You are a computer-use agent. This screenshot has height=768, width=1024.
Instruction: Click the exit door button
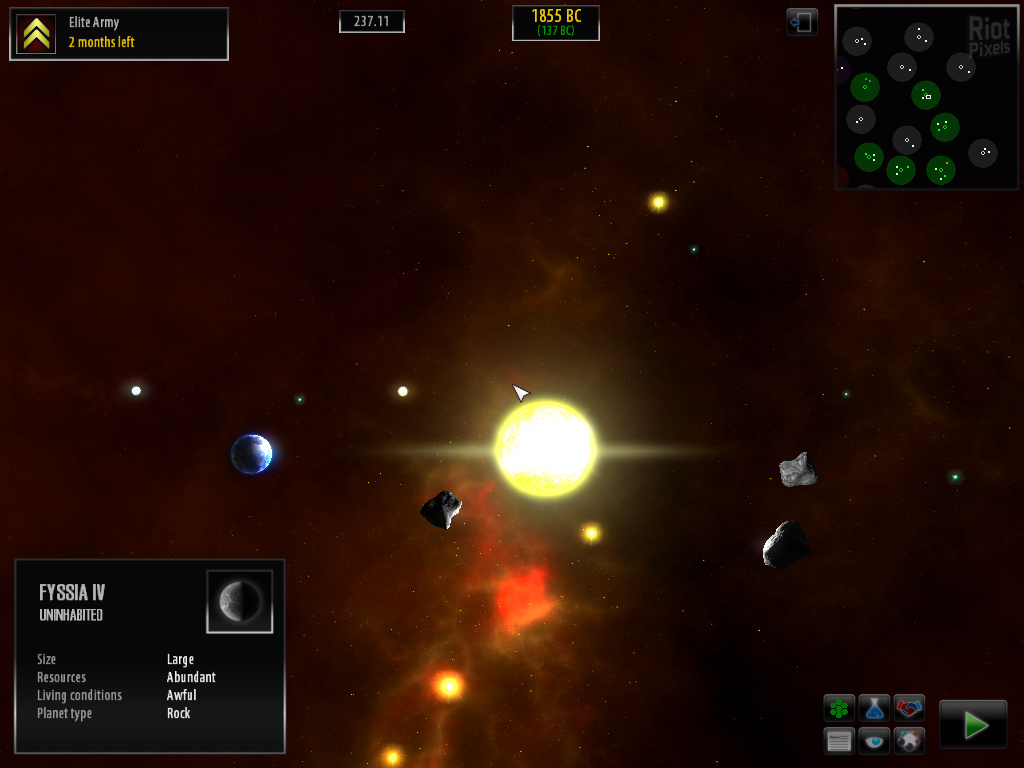point(802,22)
